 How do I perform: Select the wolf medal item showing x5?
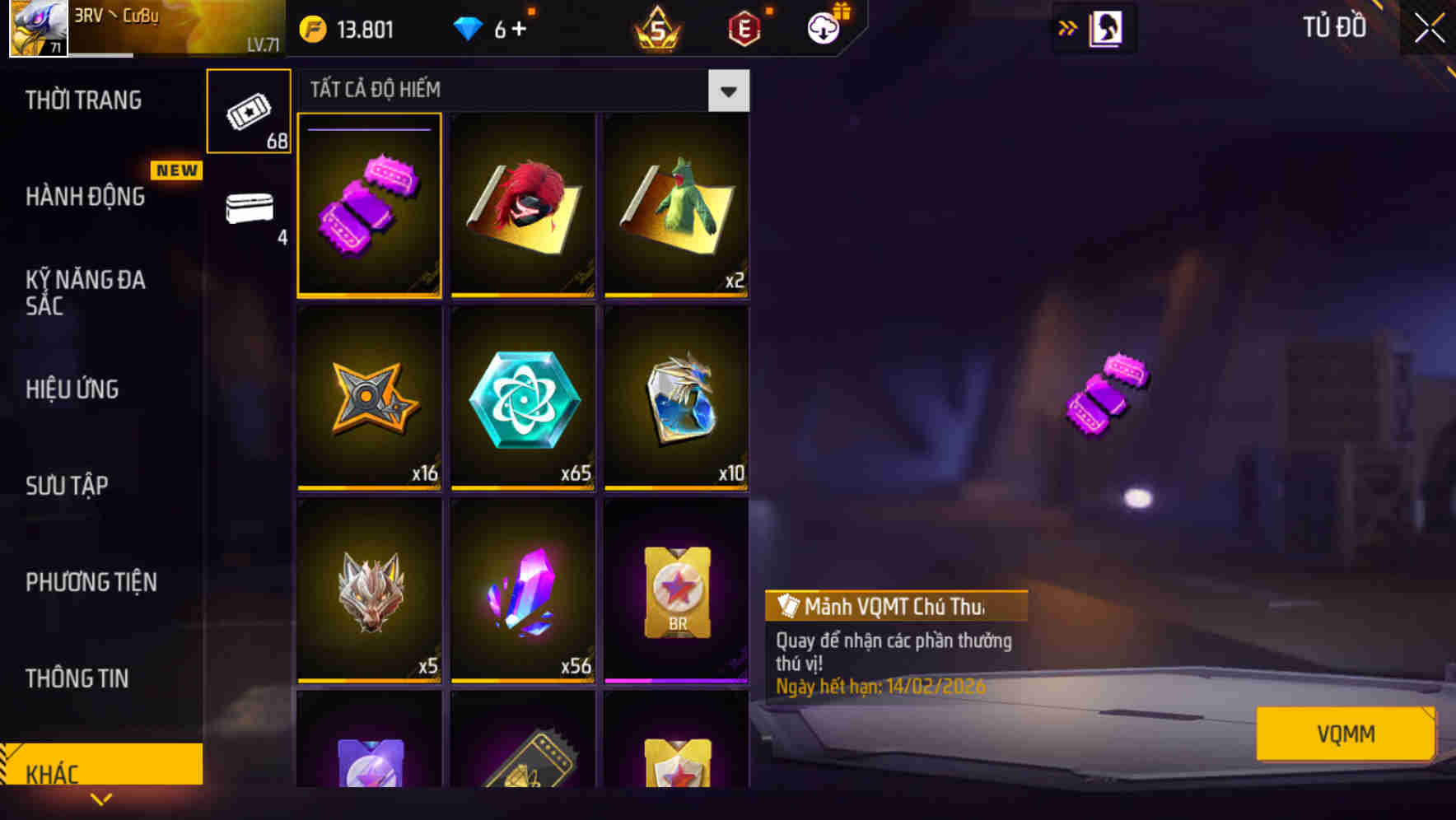click(x=370, y=593)
